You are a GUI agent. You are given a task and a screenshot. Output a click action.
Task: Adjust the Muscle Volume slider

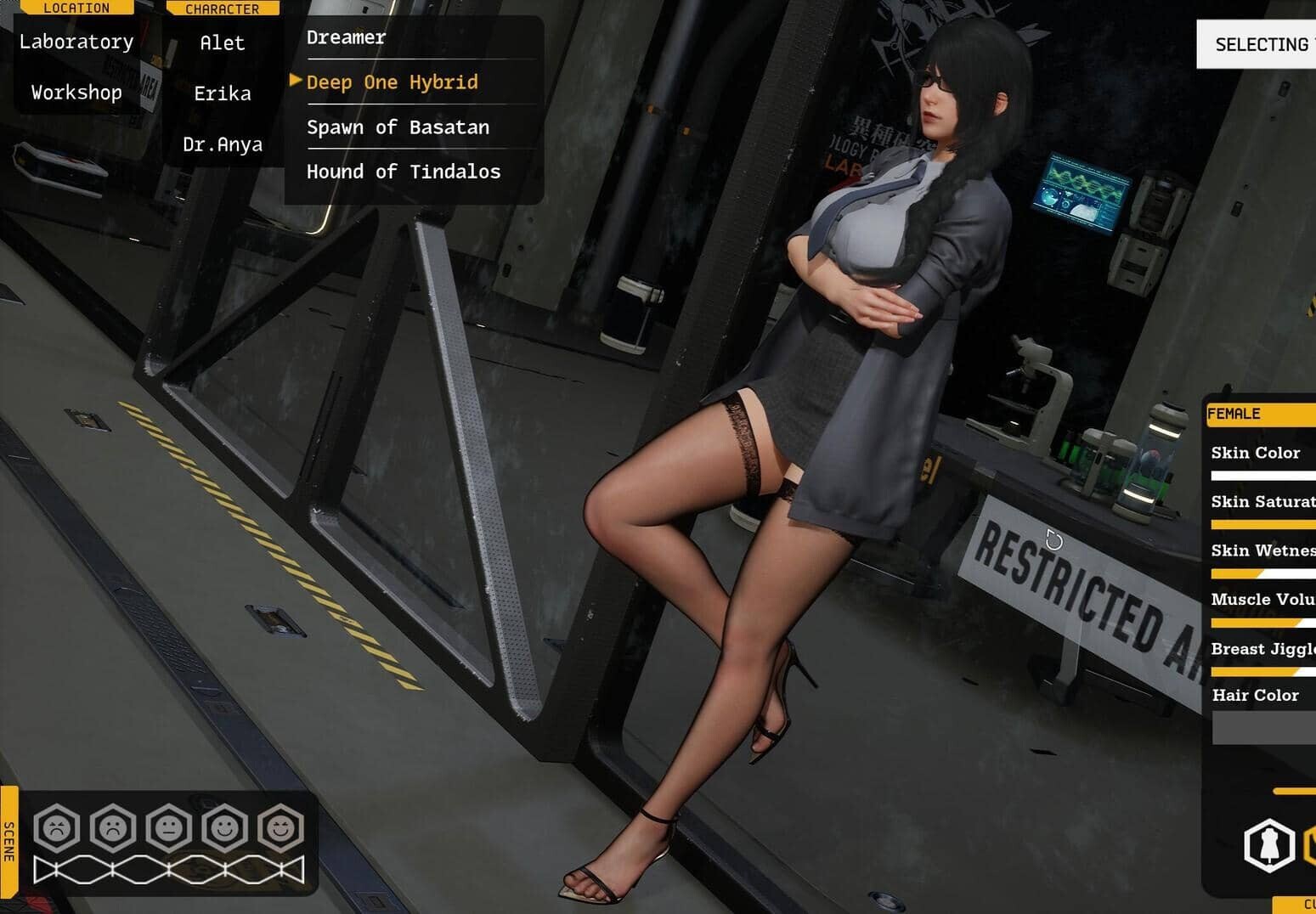[1262, 623]
